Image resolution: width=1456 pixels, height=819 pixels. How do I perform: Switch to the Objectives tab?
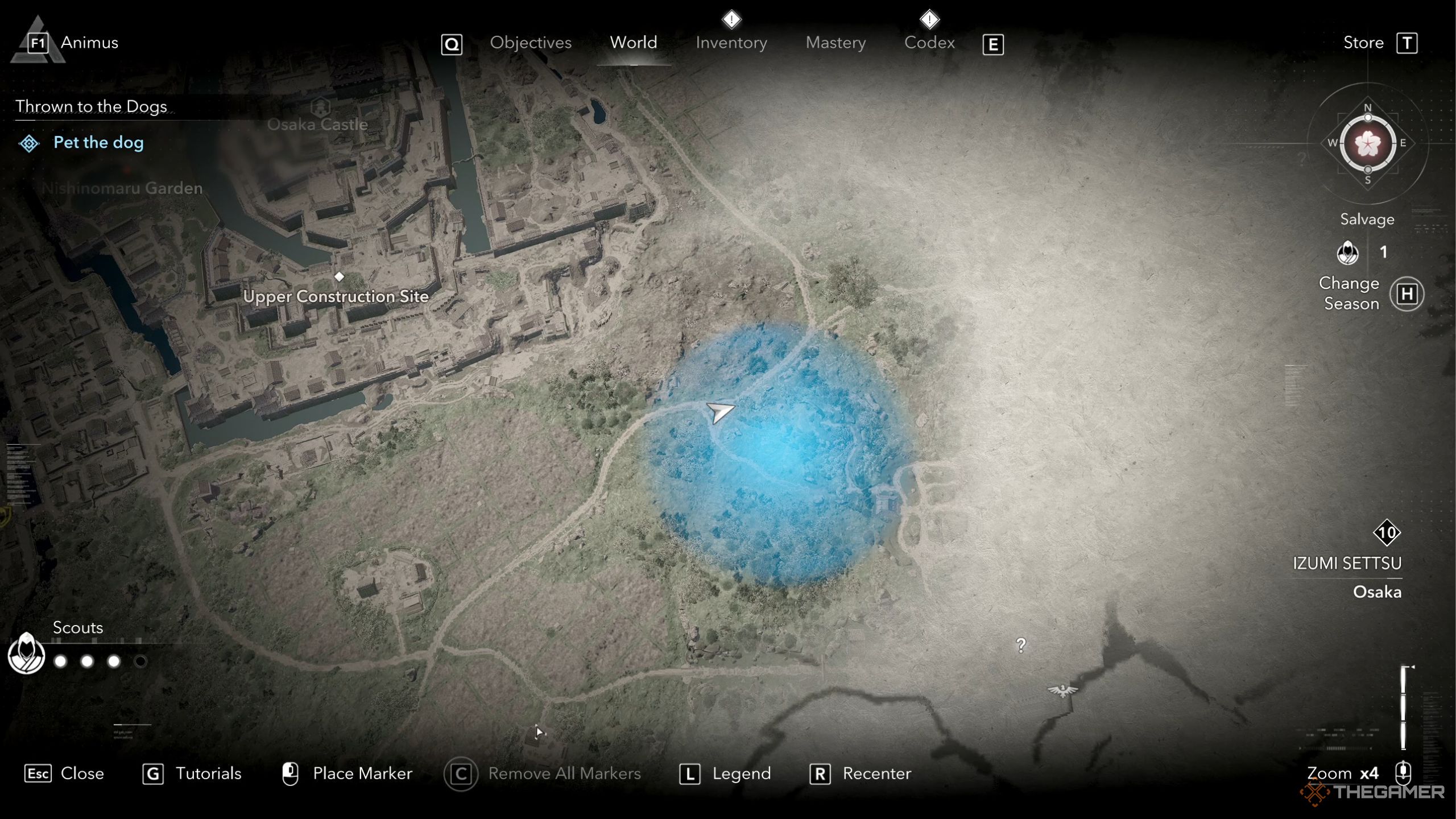click(530, 43)
